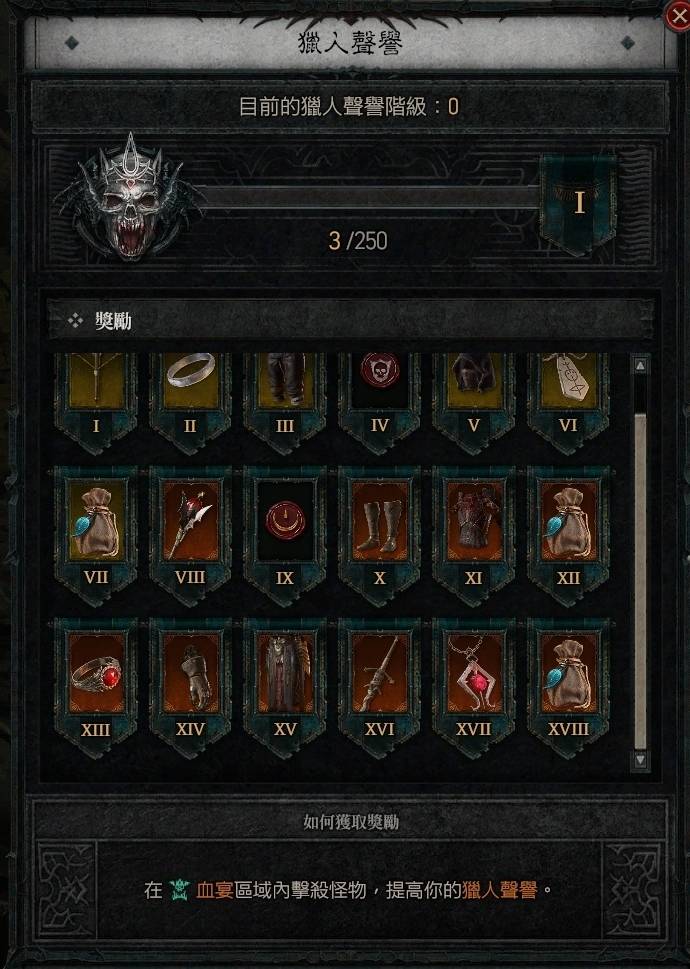The image size is (690, 969).
Task: Select the tier I reward banner
Action: tap(96, 385)
